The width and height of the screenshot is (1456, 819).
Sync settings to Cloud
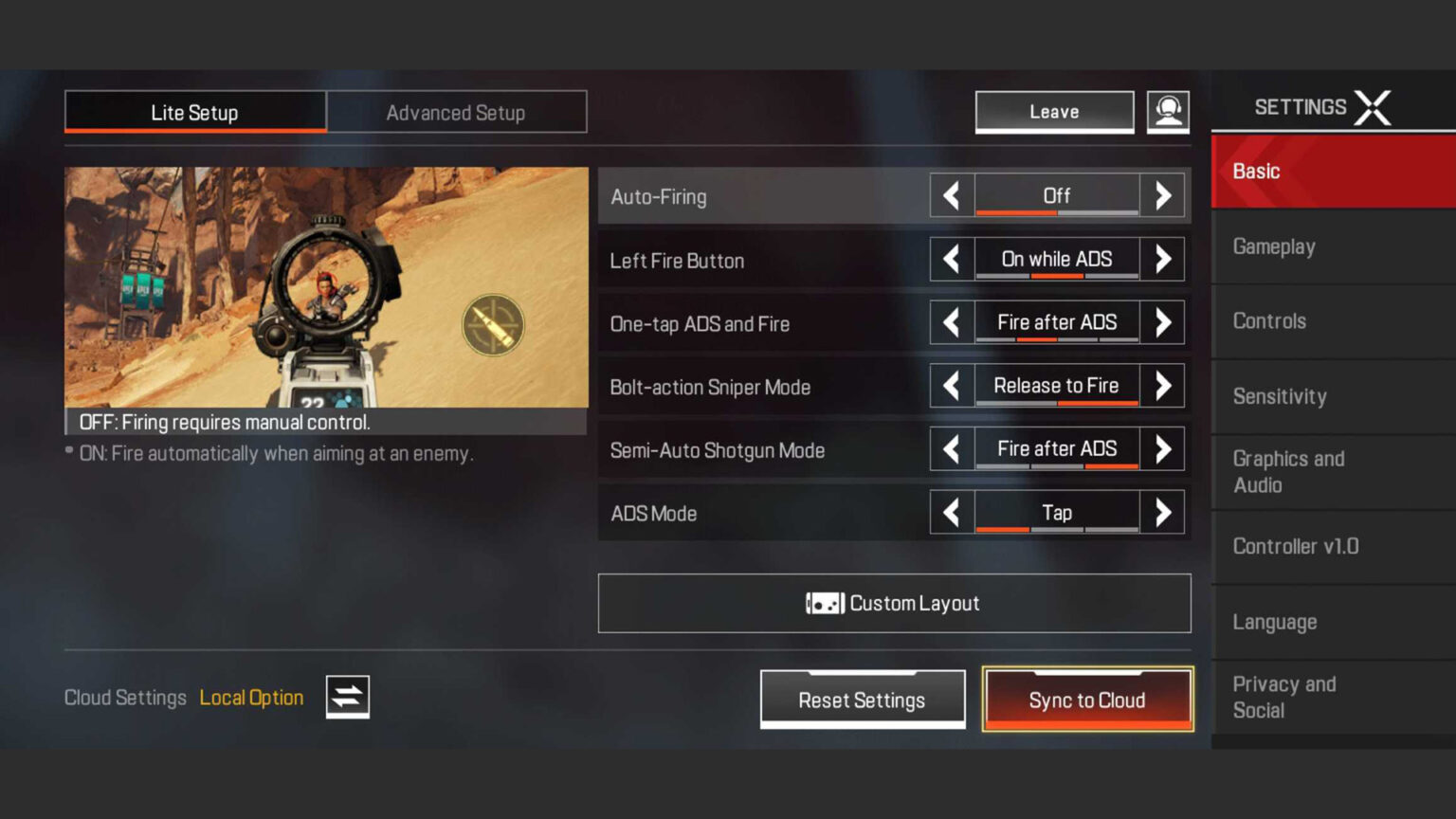[1087, 700]
